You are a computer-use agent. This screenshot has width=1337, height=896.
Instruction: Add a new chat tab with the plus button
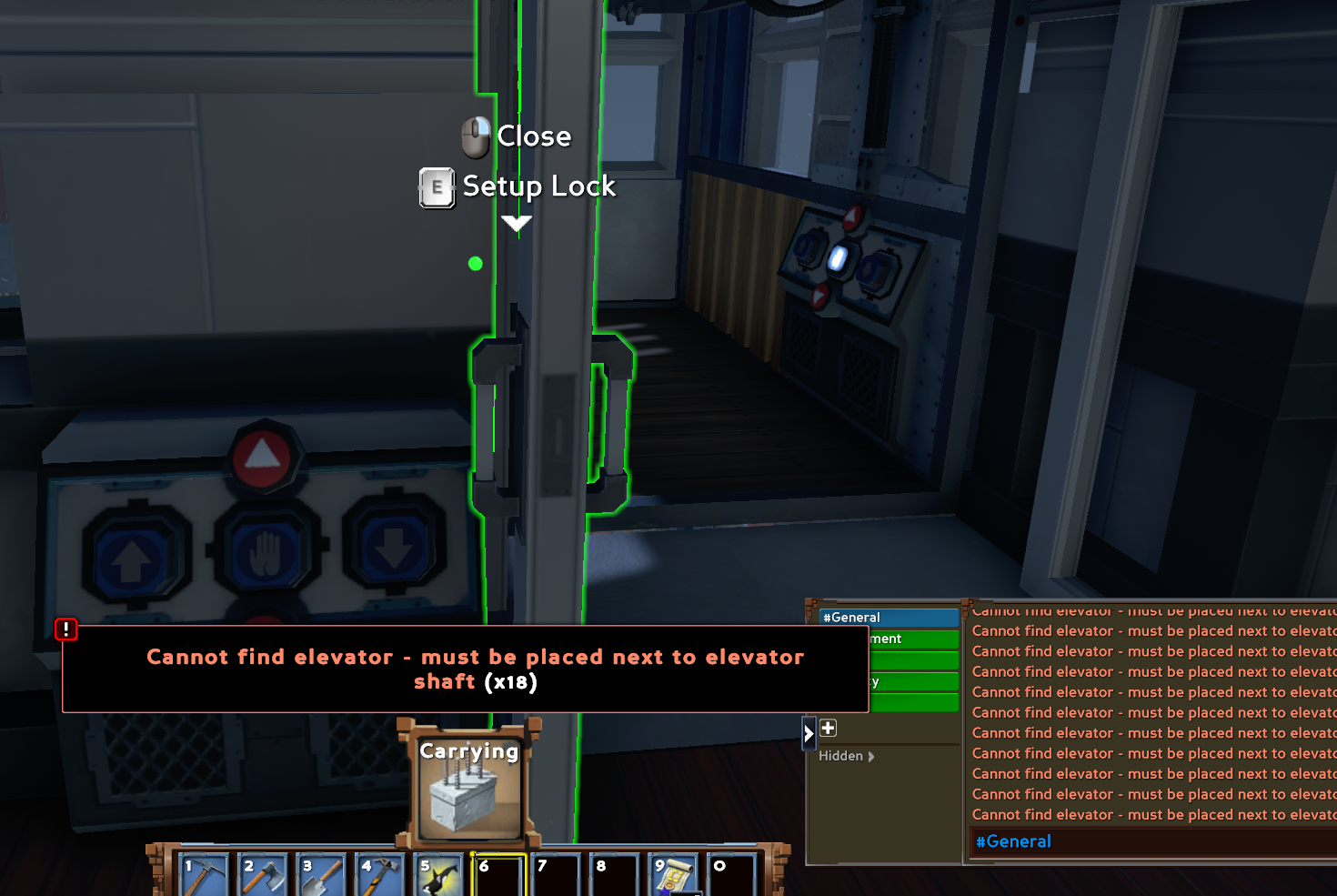tap(828, 728)
